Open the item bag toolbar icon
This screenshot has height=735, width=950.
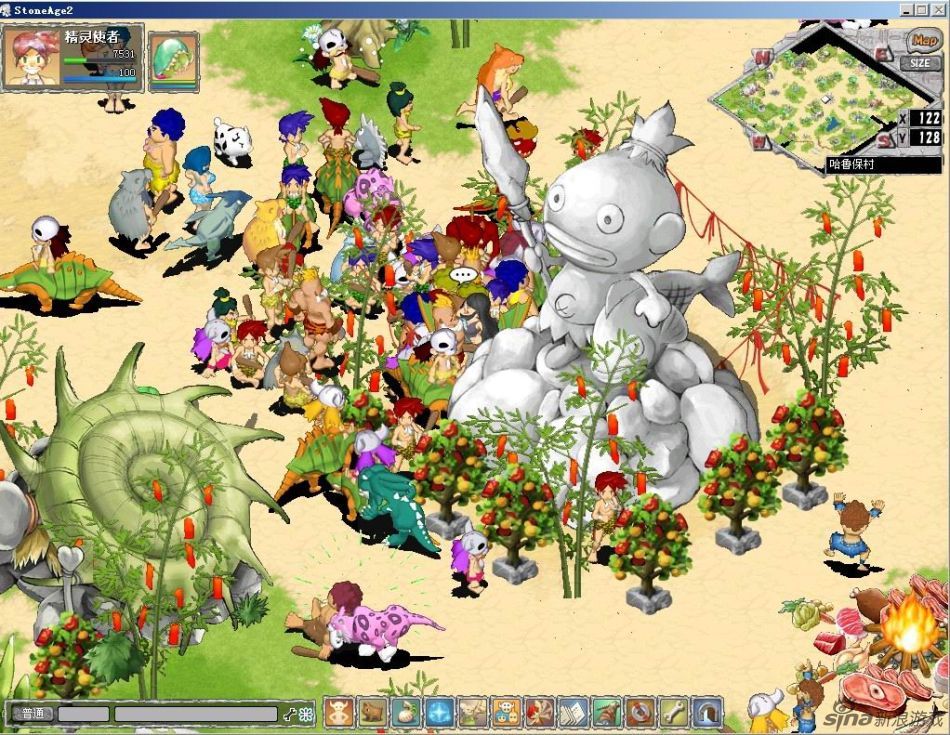(406, 712)
